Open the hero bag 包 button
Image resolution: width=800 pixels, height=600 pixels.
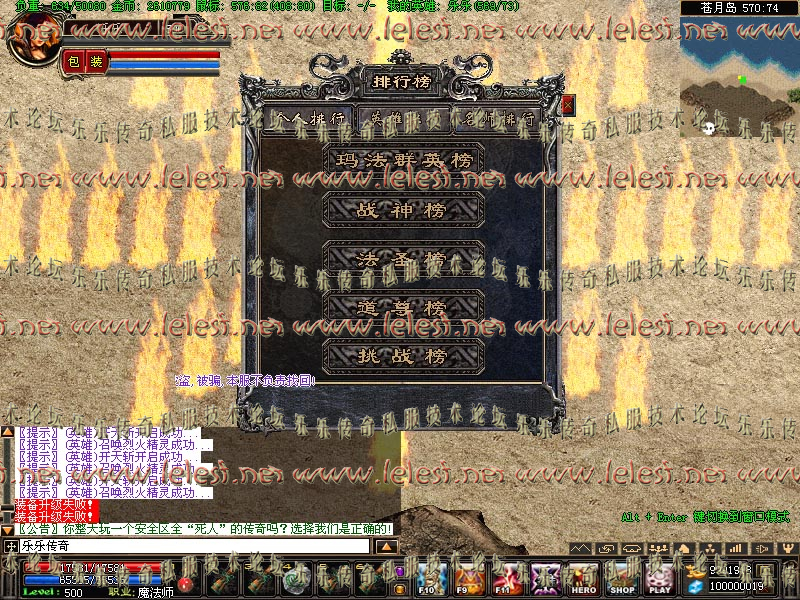click(x=73, y=62)
